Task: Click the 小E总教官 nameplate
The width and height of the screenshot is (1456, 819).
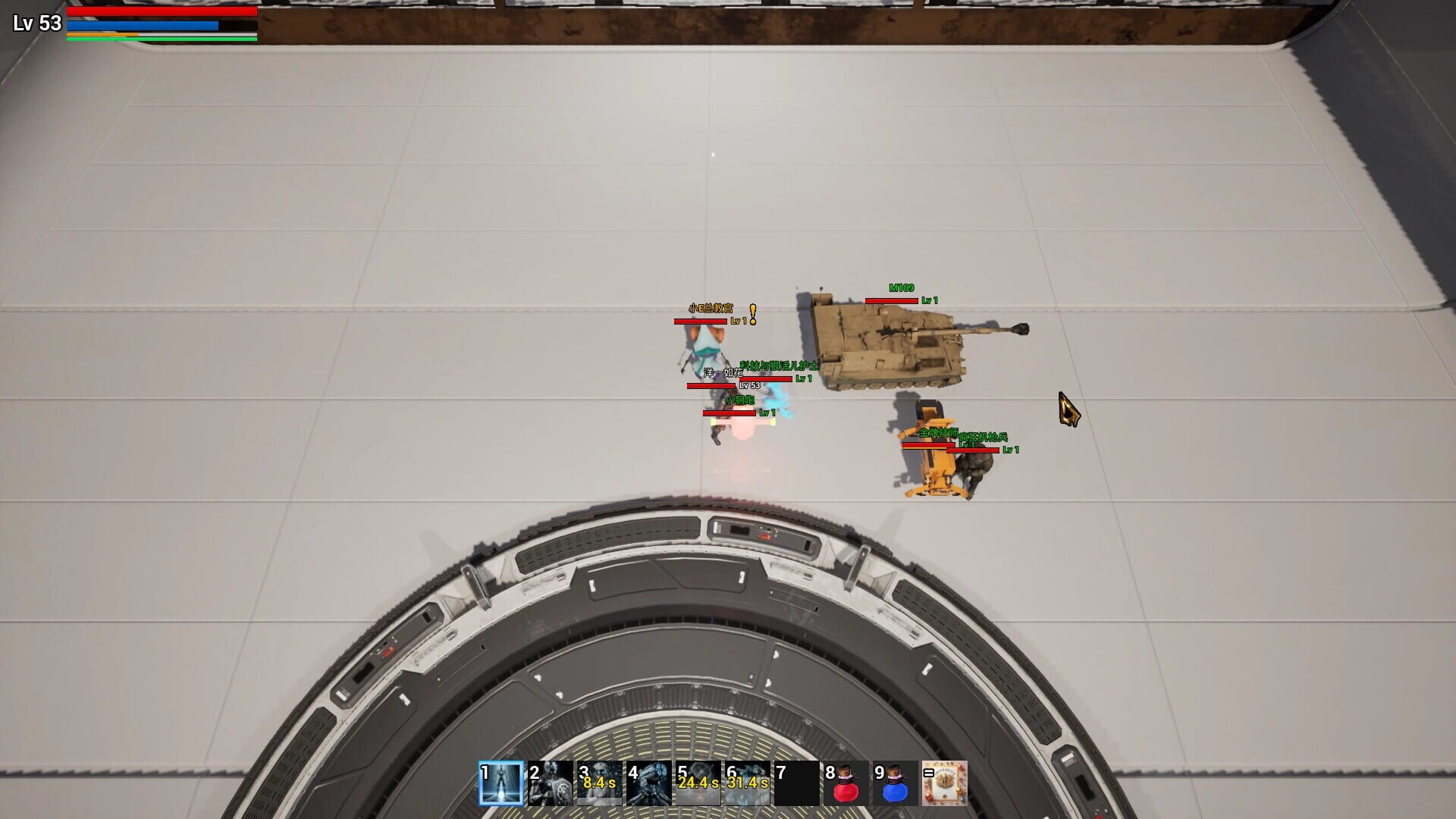Action: pos(711,308)
